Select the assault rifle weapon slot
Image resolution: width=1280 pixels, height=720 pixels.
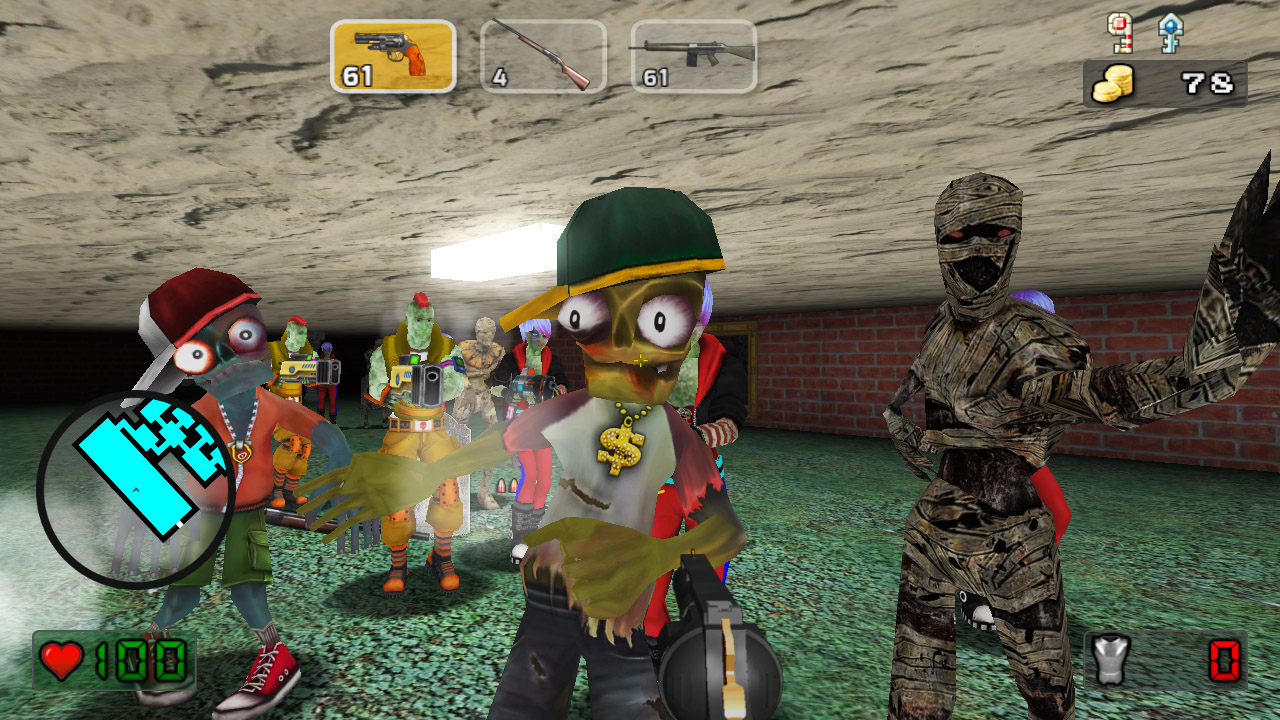tap(693, 56)
